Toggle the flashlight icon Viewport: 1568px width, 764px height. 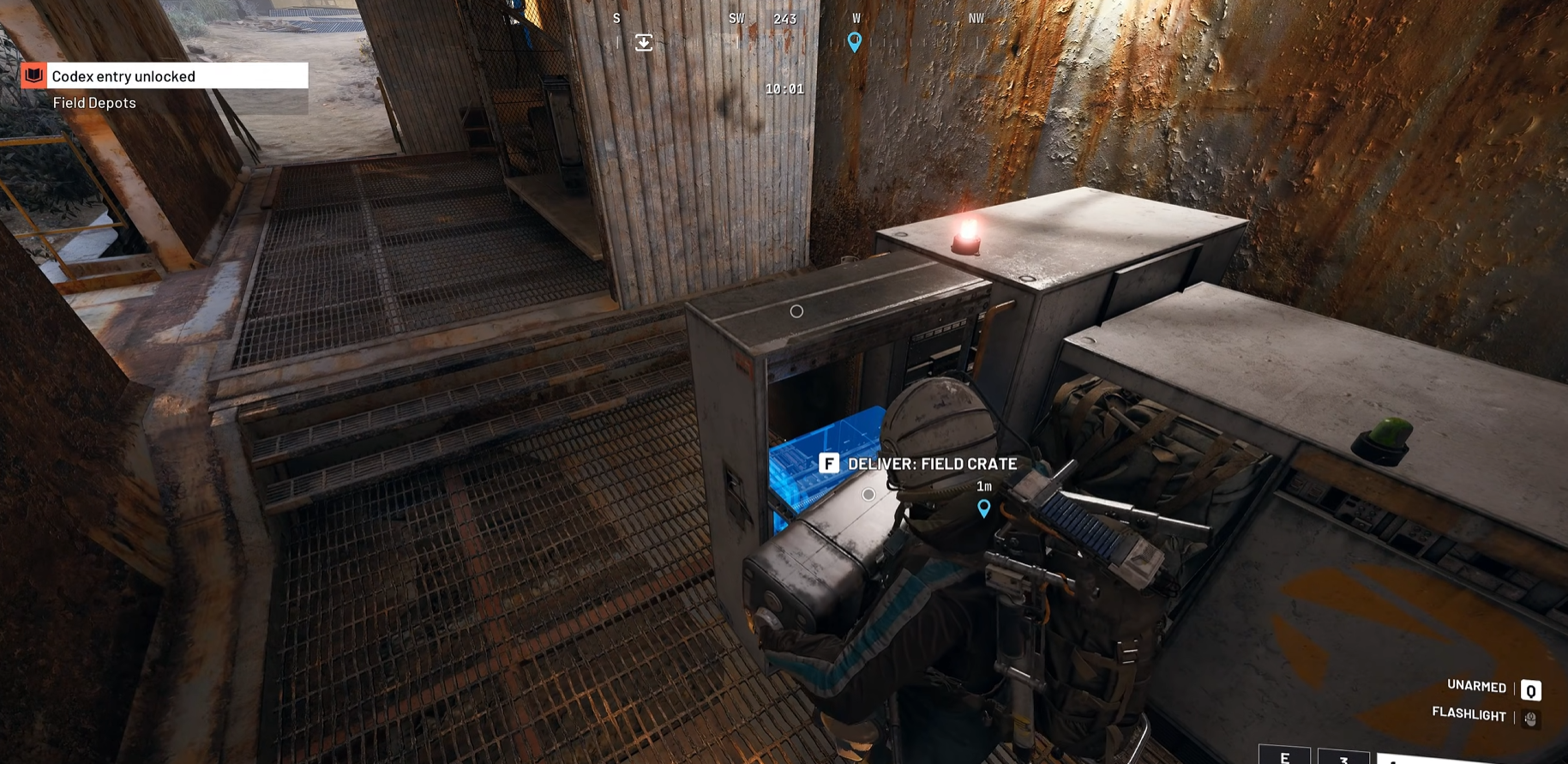(1530, 718)
